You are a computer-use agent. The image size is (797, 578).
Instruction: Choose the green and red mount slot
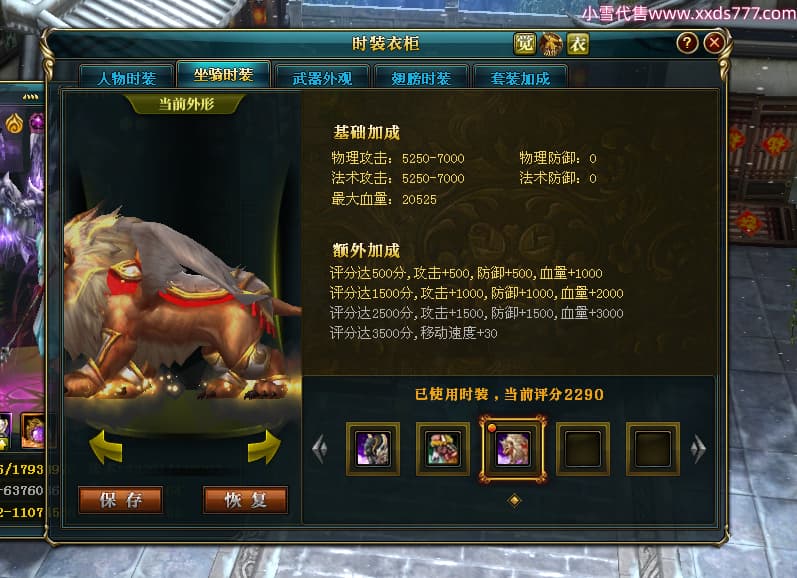pos(443,448)
